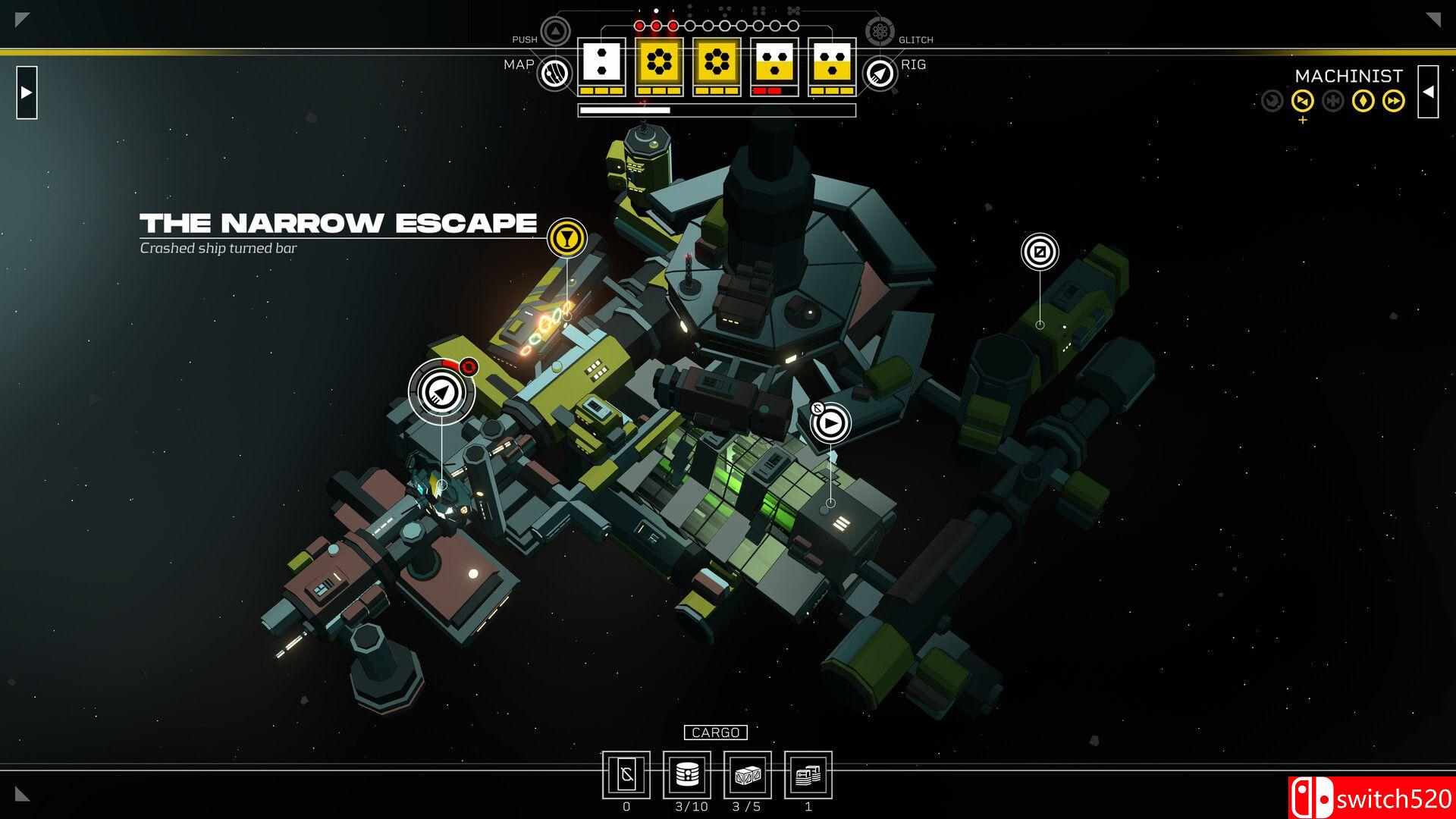Select the rig location marker with red badge

(x=442, y=391)
